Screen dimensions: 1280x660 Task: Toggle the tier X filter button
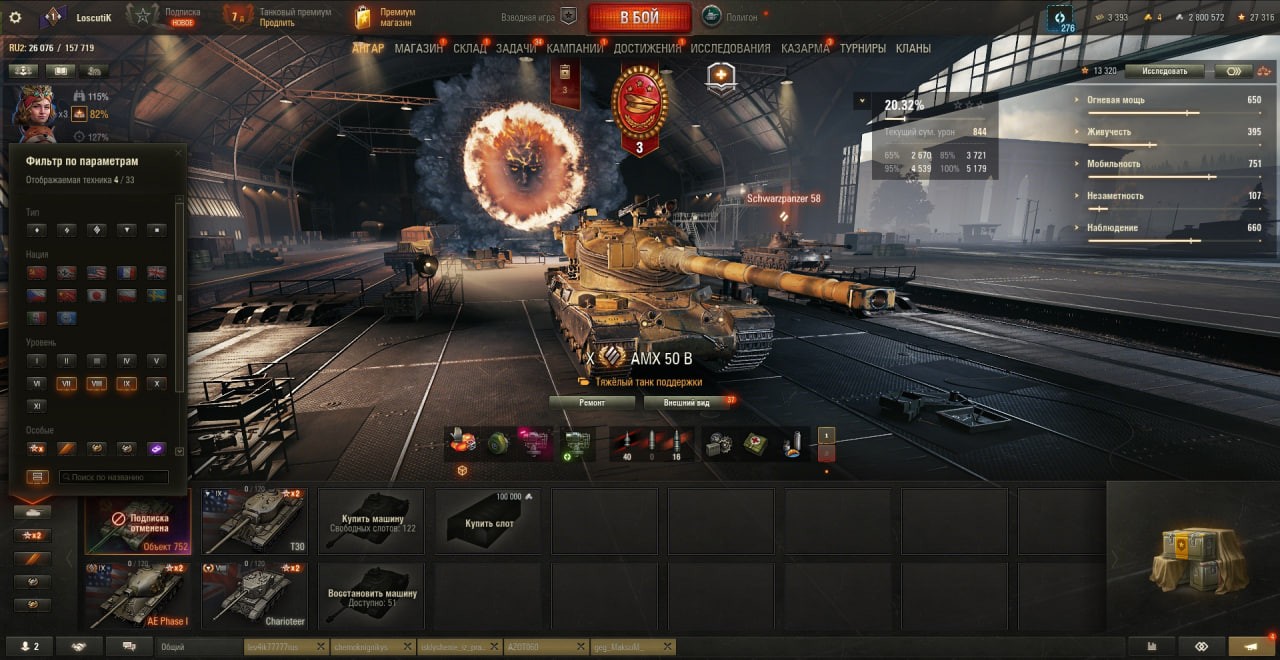pos(156,384)
